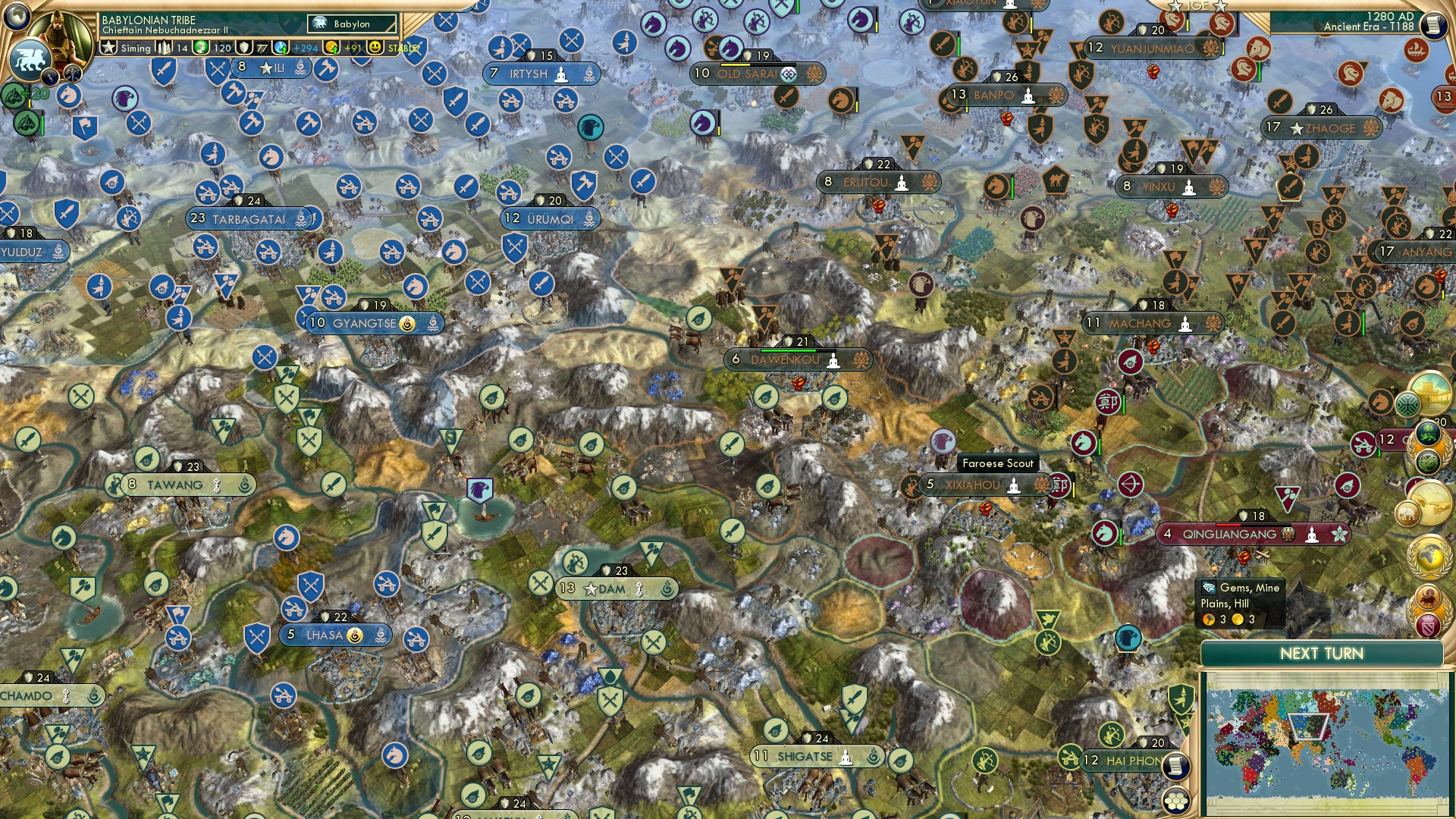Click the city count icon showing 14
Screen dimensions: 1456x819
click(x=164, y=47)
